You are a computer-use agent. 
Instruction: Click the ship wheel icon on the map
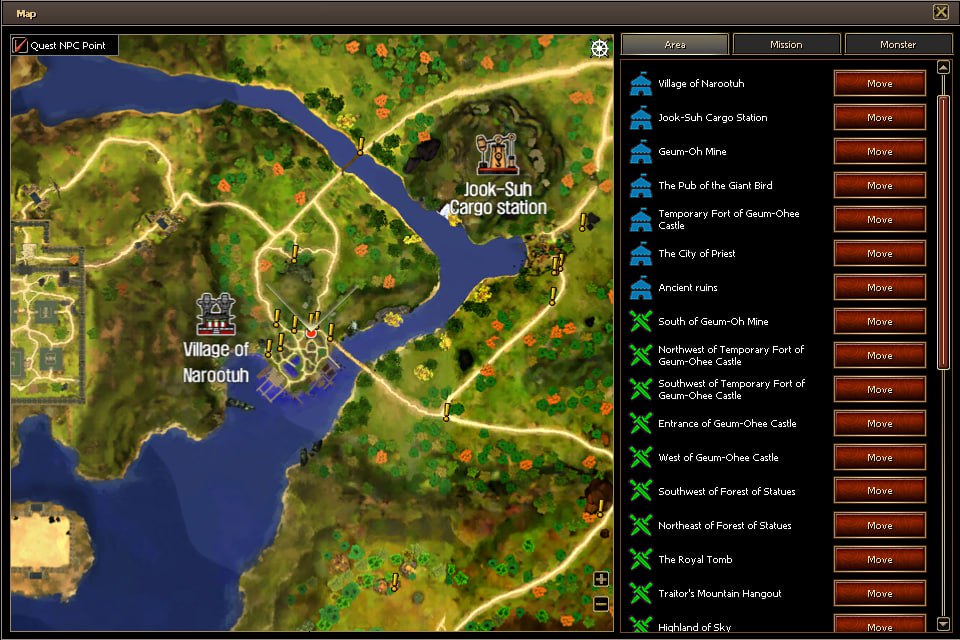point(599,48)
